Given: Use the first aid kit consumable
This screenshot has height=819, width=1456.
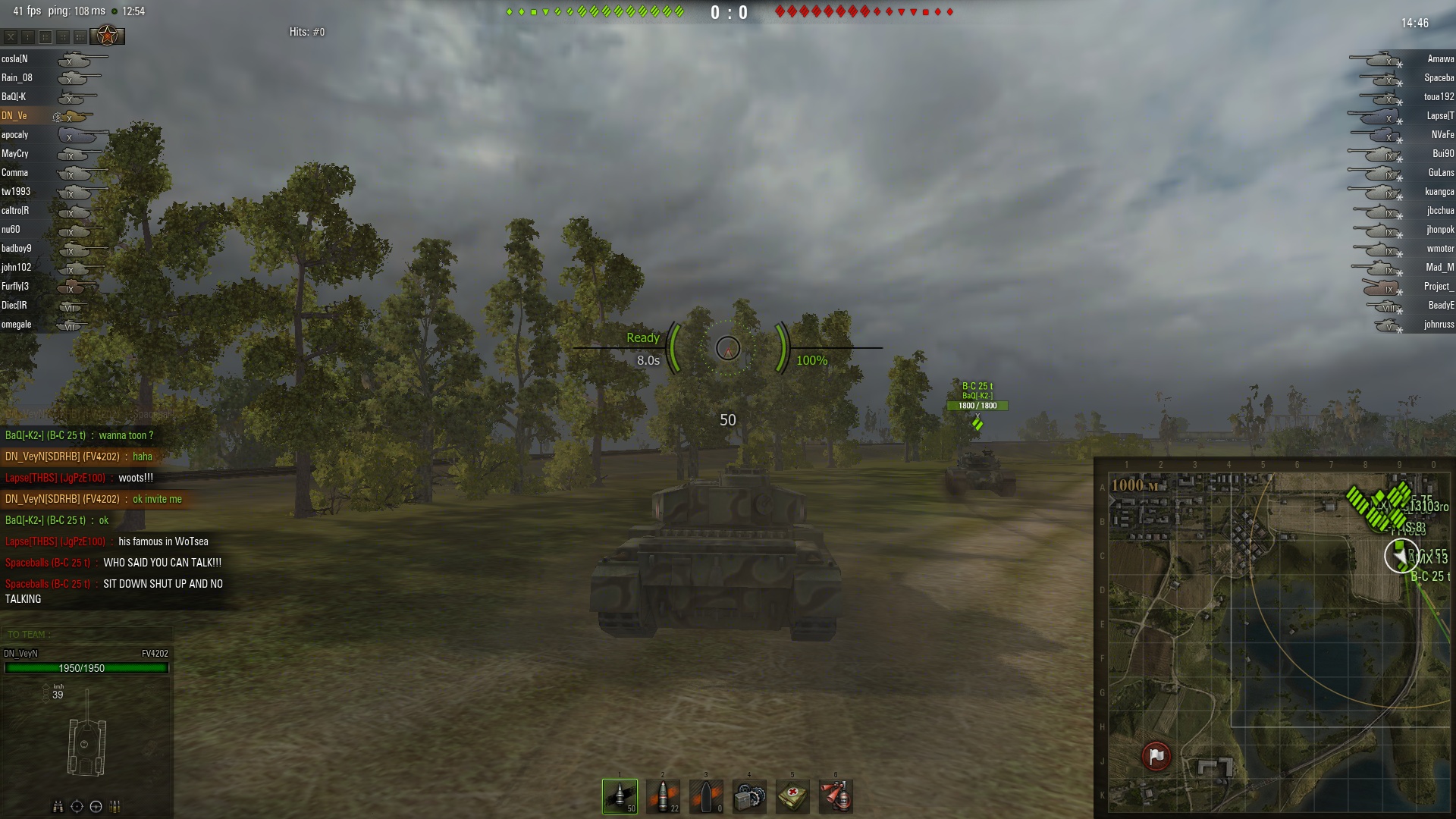Looking at the screenshot, I should 792,796.
